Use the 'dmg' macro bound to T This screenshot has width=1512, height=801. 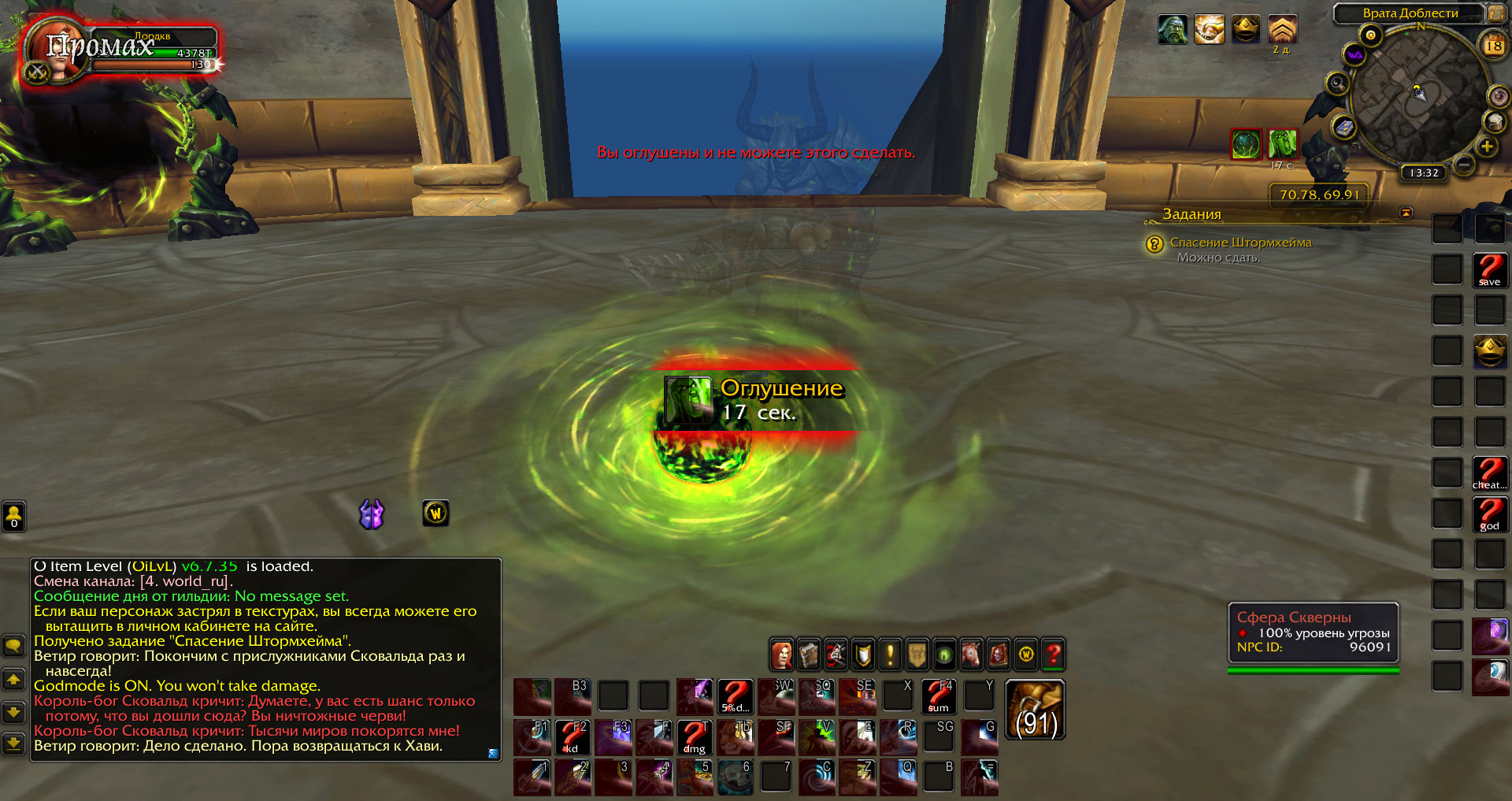[x=694, y=737]
